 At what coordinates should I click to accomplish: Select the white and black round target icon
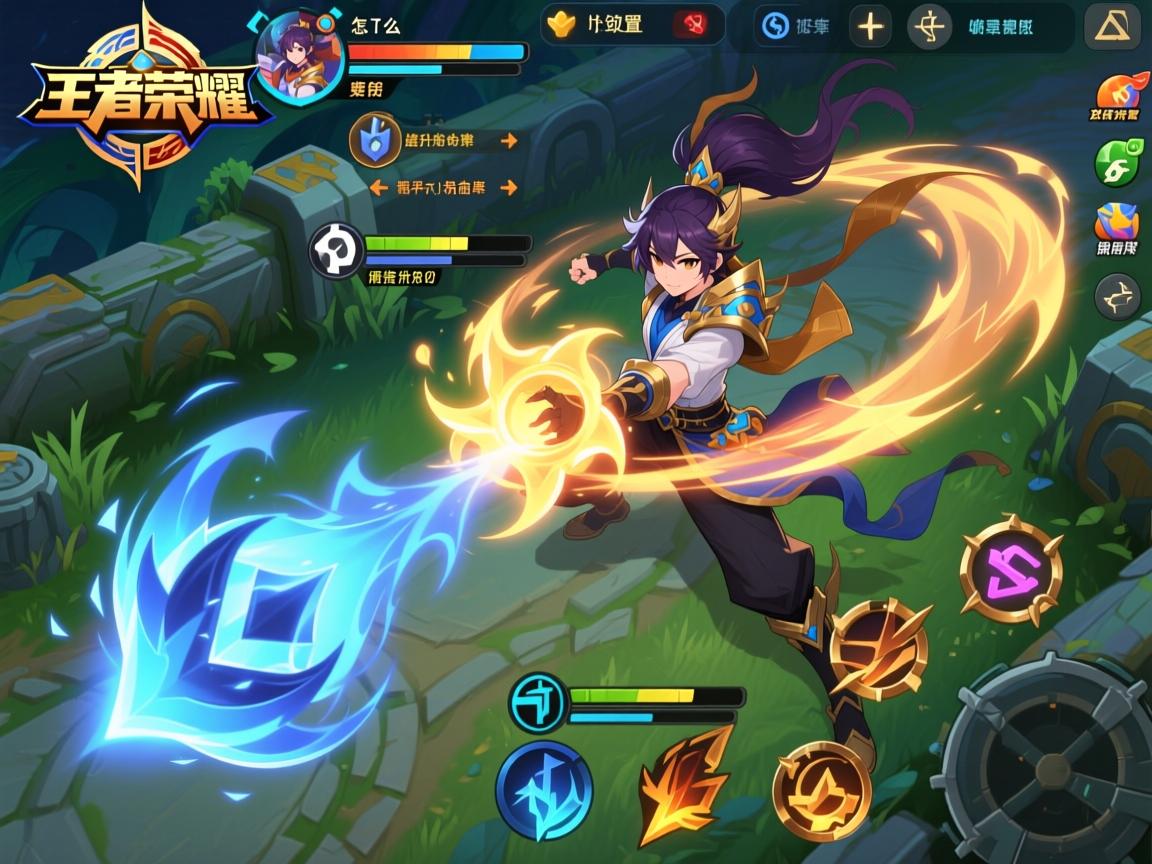(x=334, y=250)
